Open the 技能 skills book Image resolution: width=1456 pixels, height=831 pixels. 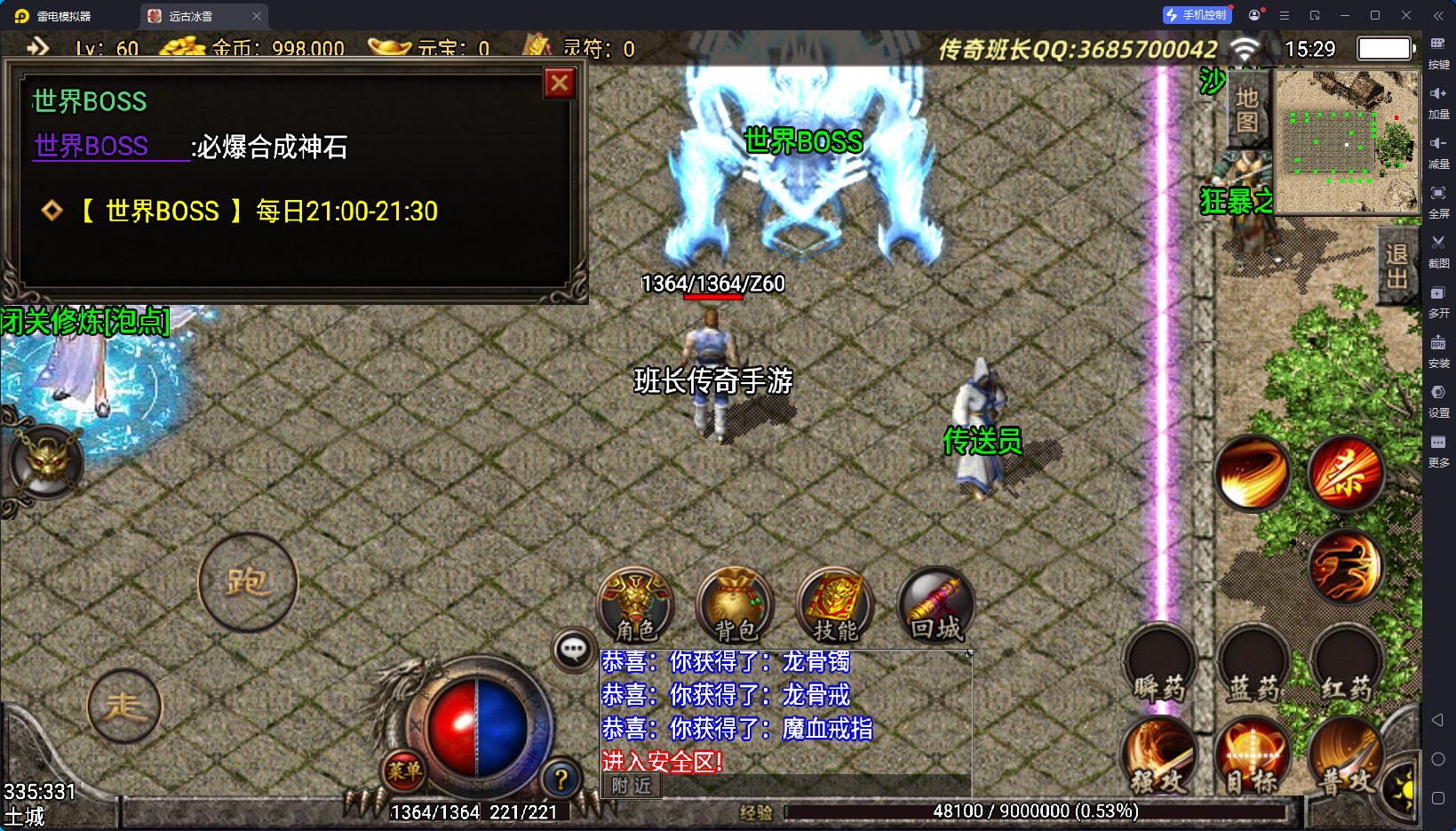835,605
